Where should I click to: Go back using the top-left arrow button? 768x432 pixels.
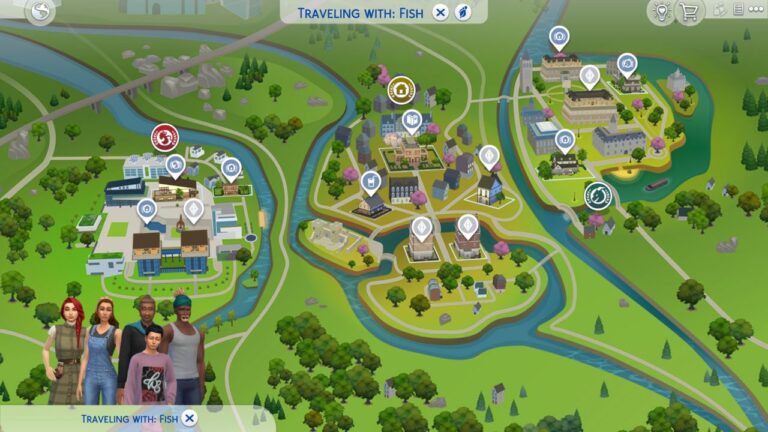[x=40, y=11]
